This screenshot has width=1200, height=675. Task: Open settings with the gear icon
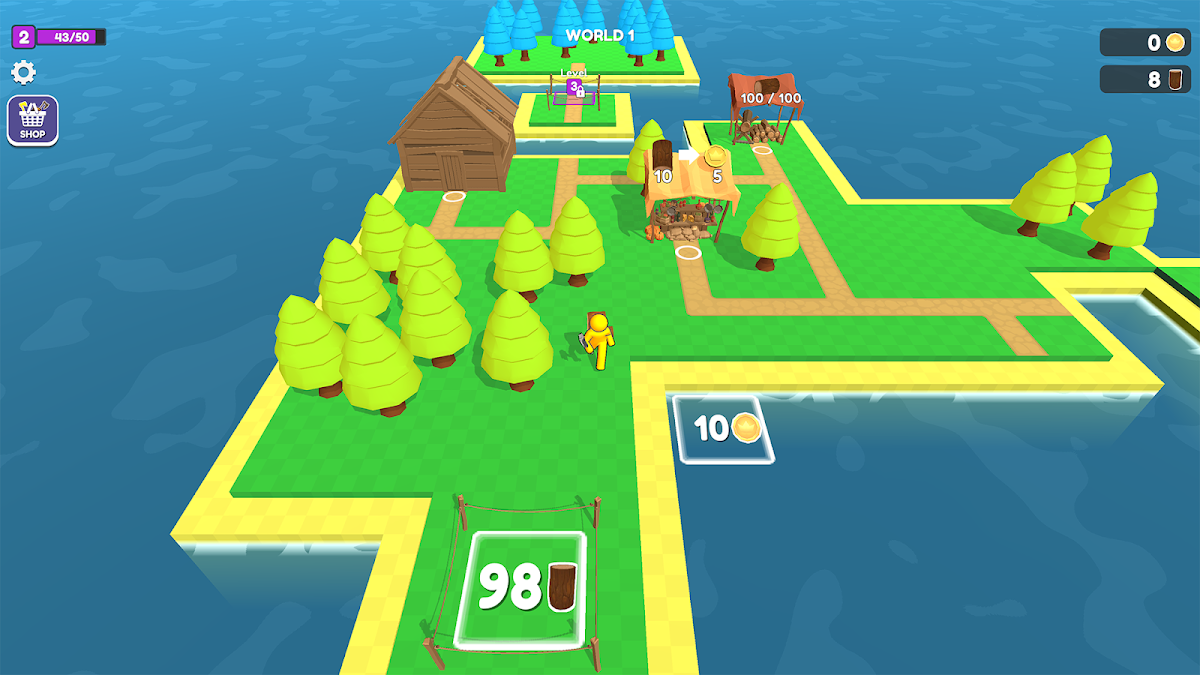23,72
